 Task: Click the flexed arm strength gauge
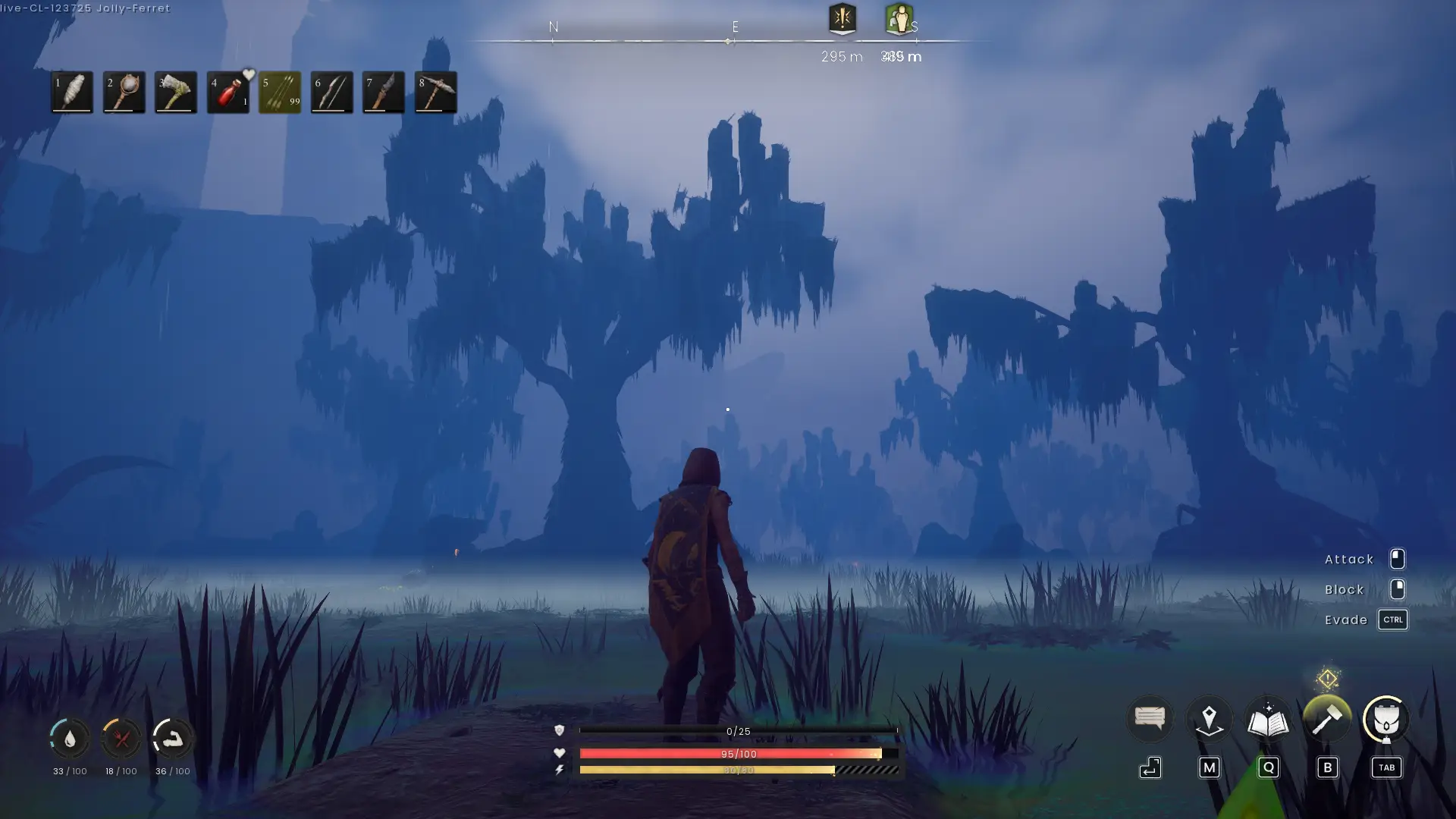[x=174, y=739]
